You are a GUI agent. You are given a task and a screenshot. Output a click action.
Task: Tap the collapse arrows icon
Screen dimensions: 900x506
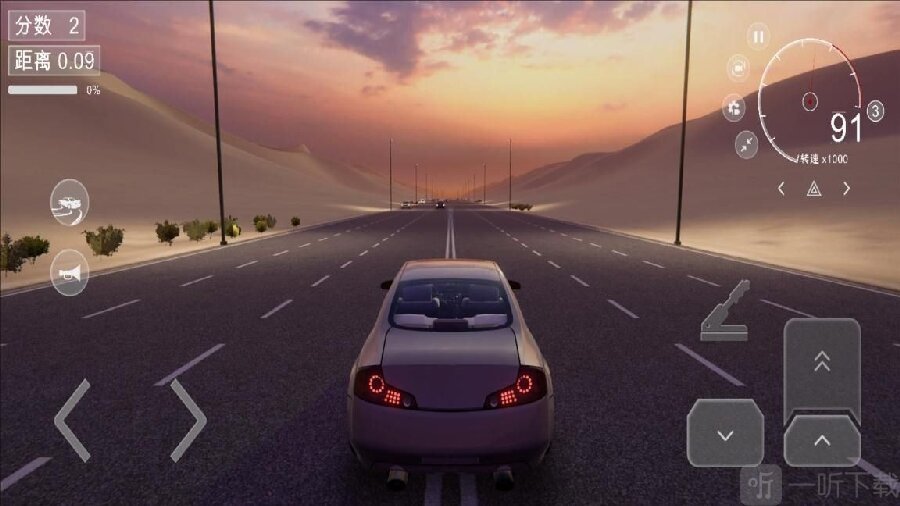(746, 144)
